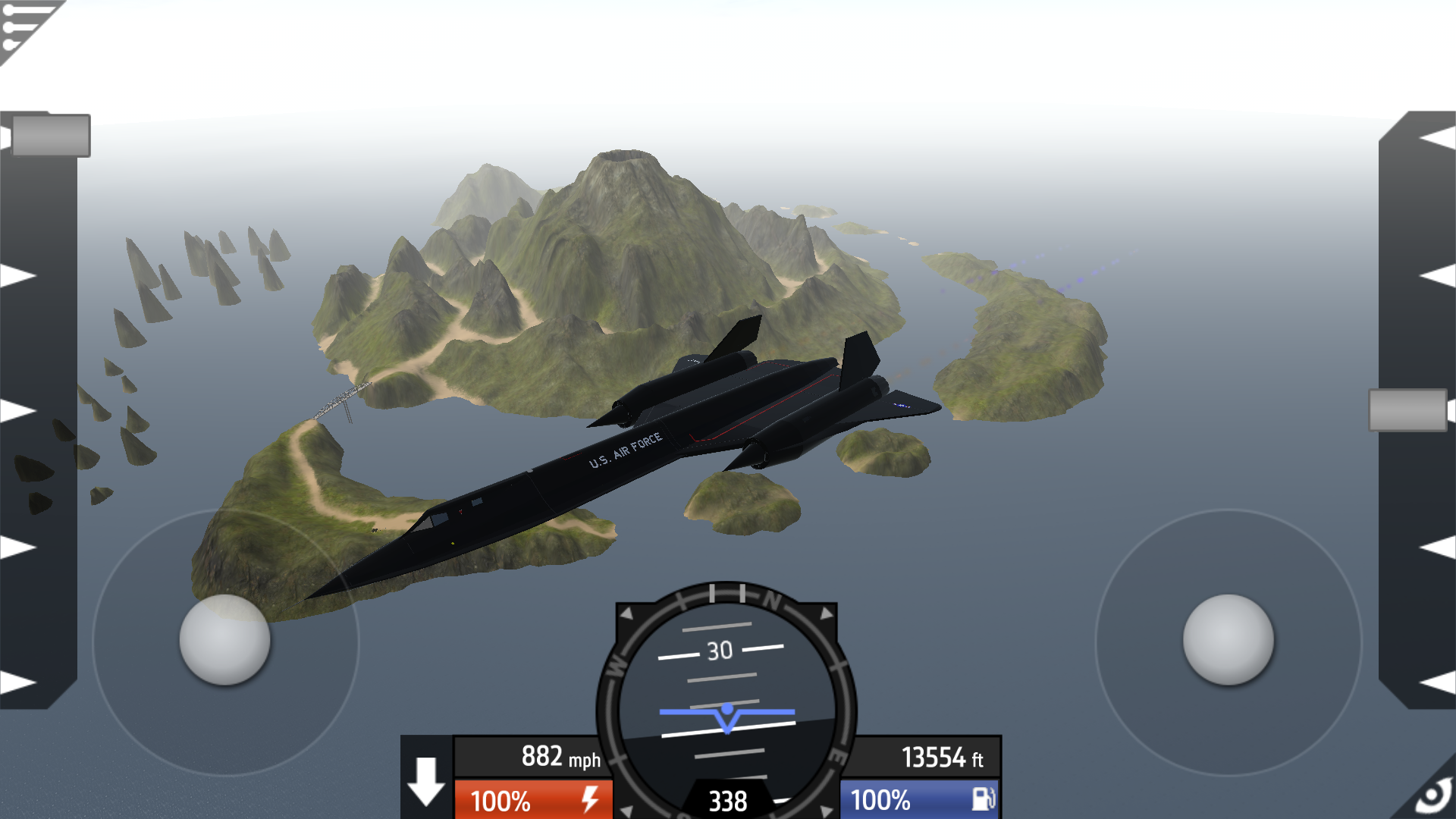Toggle the landing gear down-arrow button
The height and width of the screenshot is (819, 1456).
pos(426,780)
